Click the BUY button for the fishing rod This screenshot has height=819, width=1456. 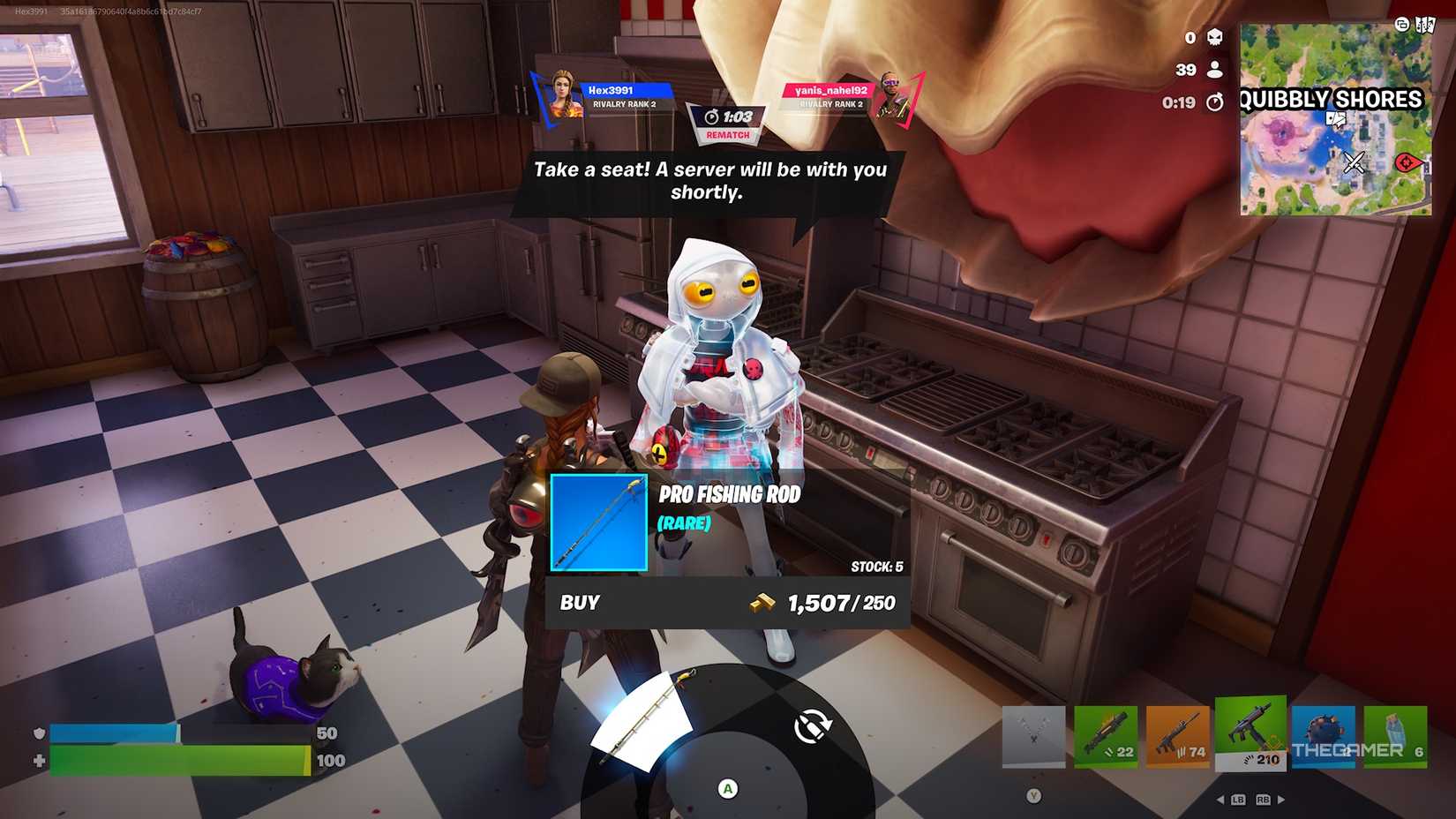point(580,603)
